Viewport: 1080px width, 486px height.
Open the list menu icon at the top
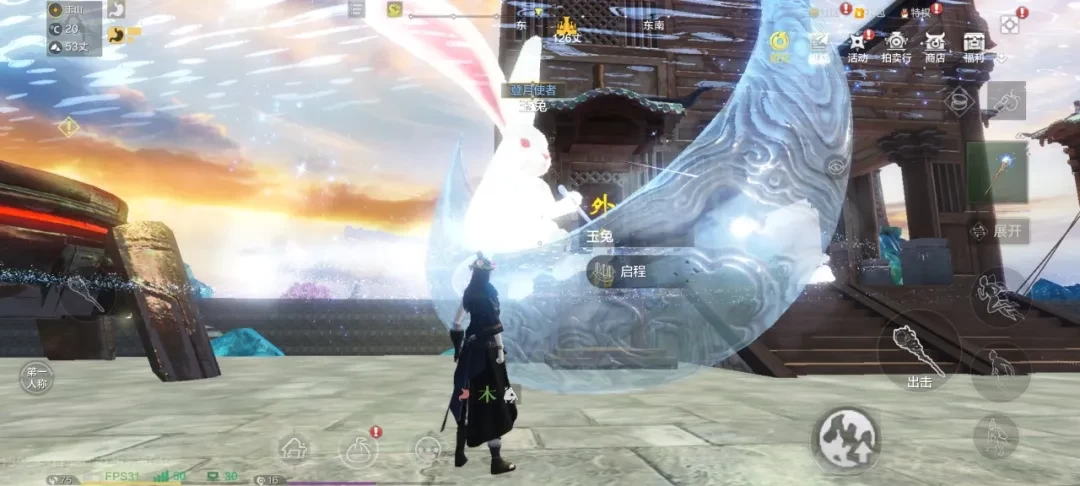(x=357, y=9)
